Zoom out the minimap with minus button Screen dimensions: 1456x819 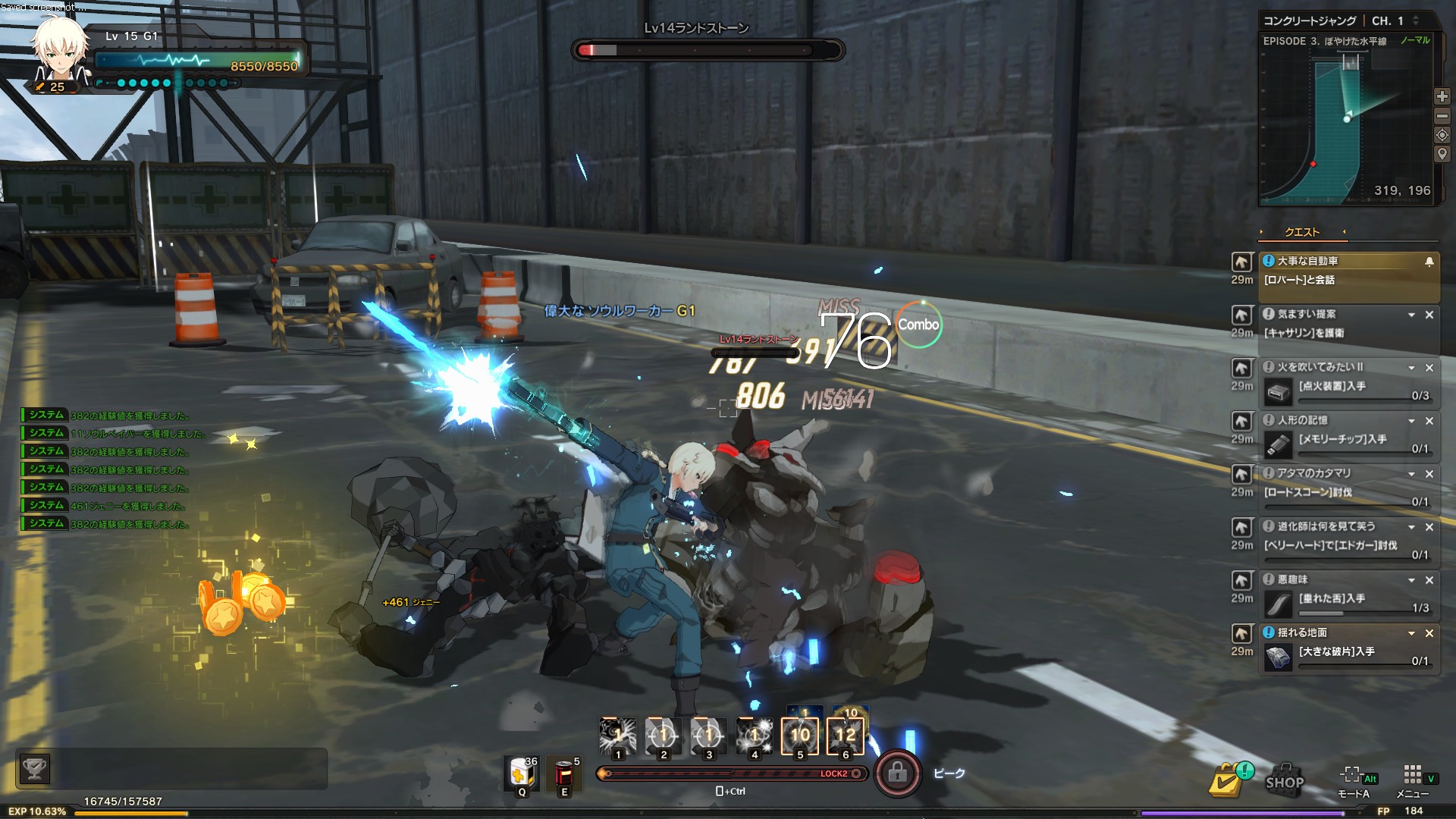pos(1442,116)
